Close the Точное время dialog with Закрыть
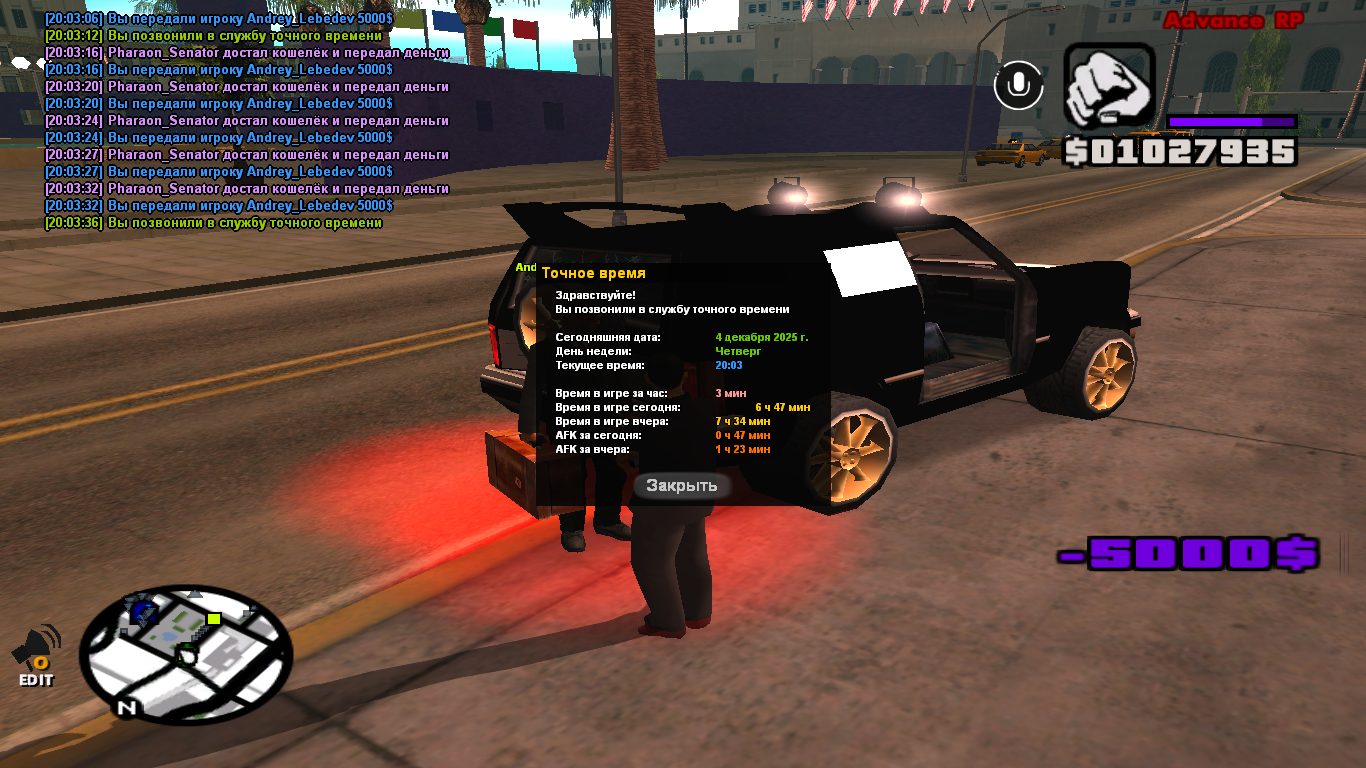 coord(682,486)
